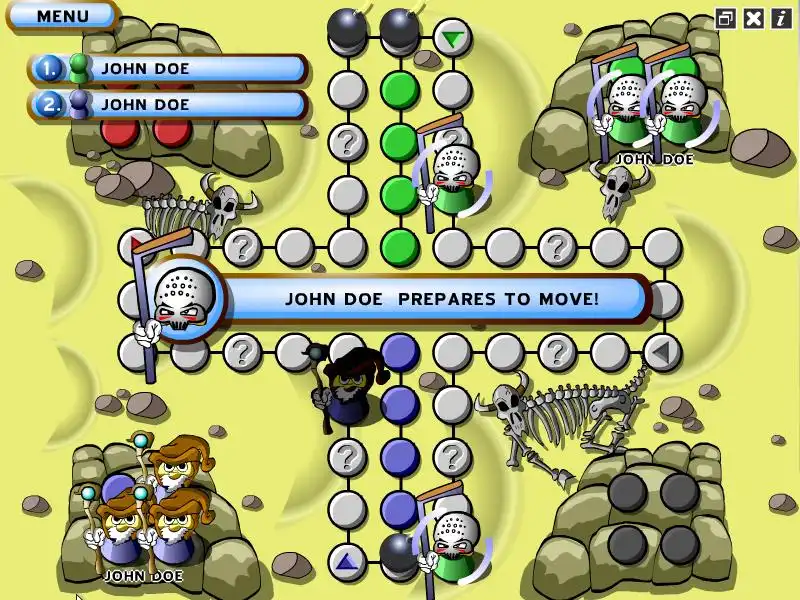Open the MENU button
The width and height of the screenshot is (800, 600).
tap(62, 16)
